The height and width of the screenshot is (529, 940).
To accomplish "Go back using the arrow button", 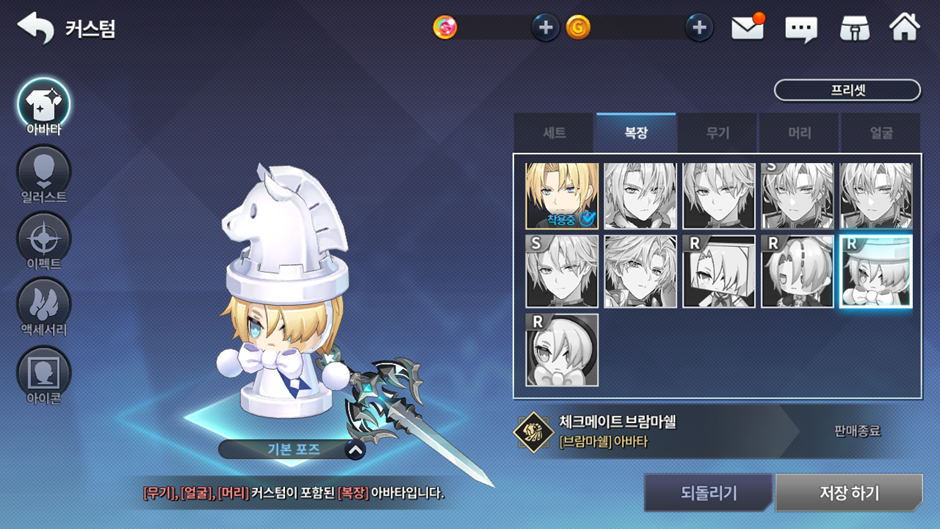I will tap(36, 28).
